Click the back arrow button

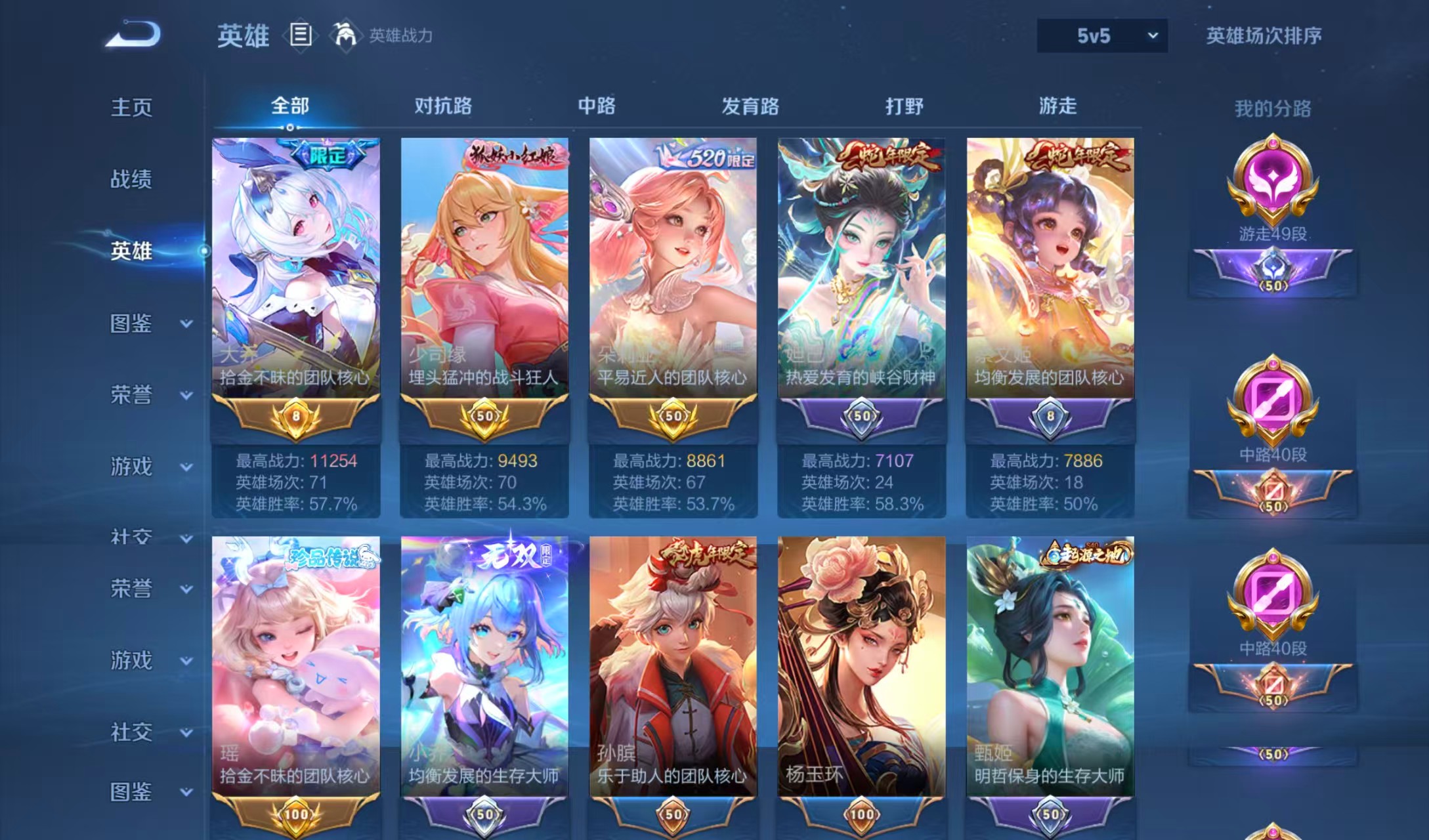[133, 34]
